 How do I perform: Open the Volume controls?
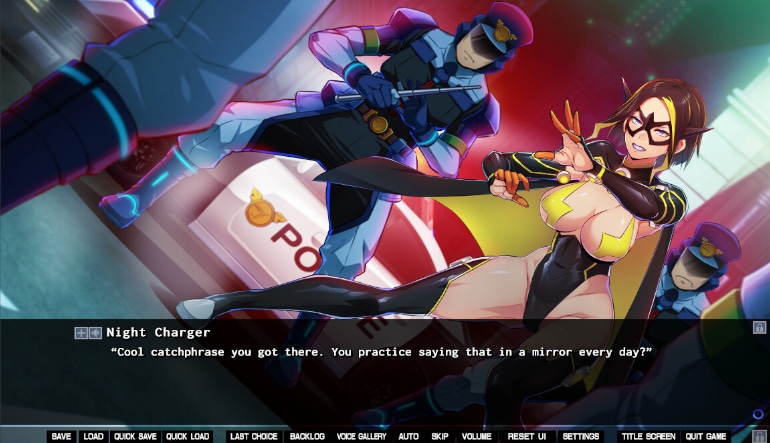[477, 436]
